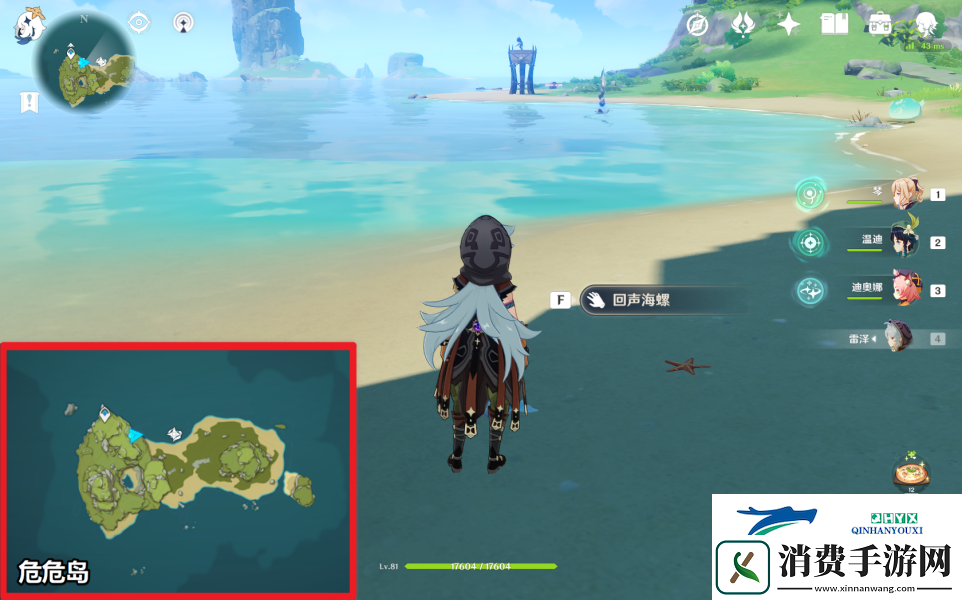Pick up the 回声海螺 prompt
Viewport: 962px width, 600px height.
[x=640, y=299]
